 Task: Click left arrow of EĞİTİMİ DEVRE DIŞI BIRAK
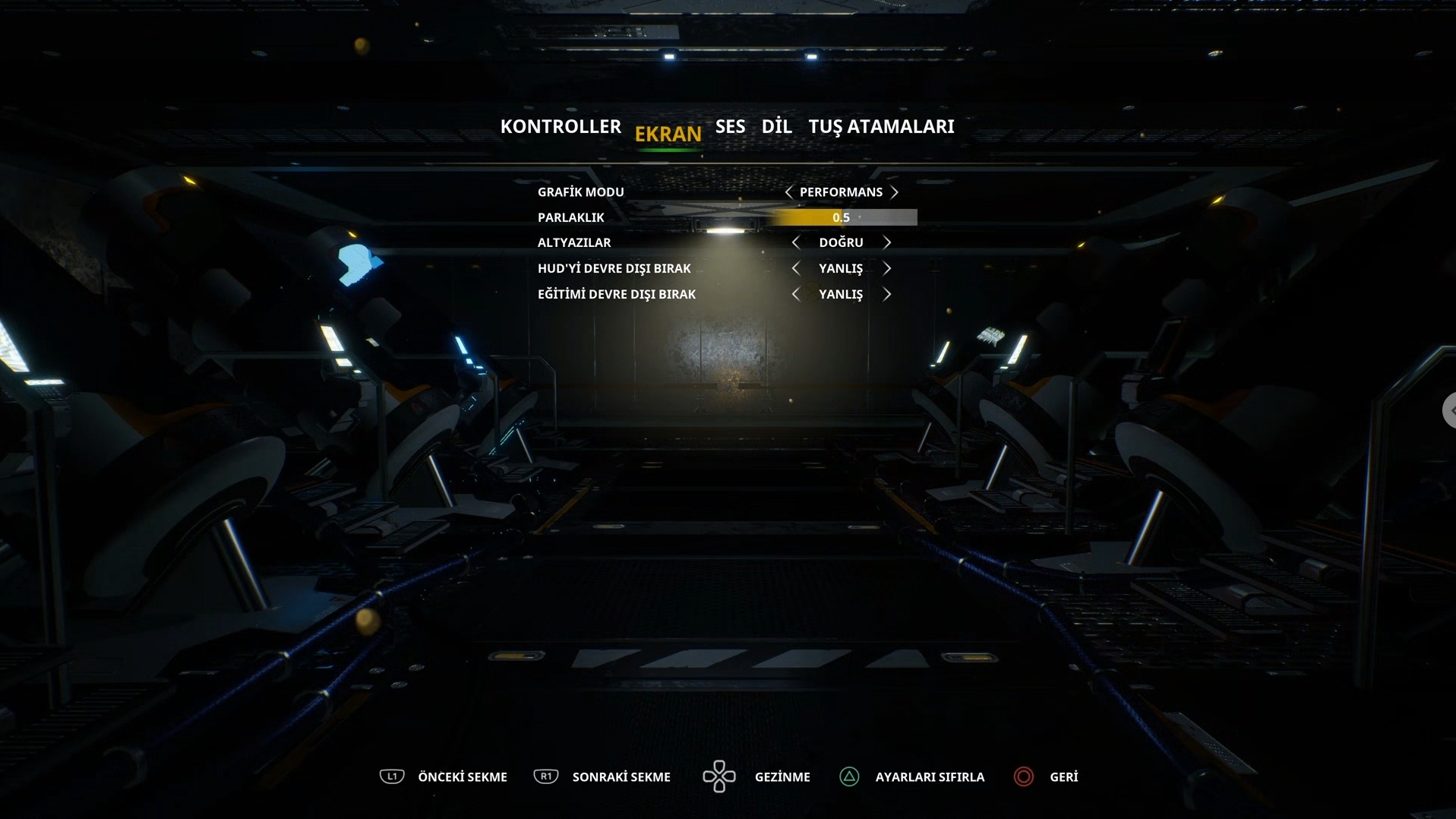point(795,294)
